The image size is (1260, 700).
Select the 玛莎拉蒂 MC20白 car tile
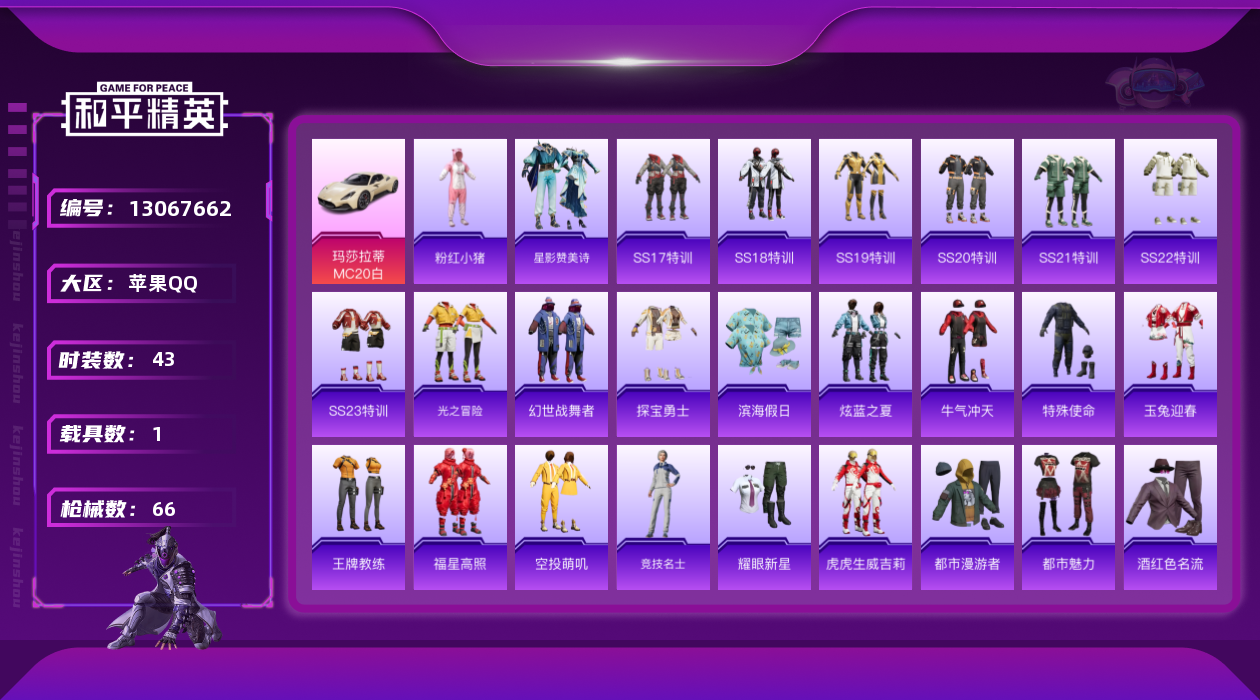(358, 211)
